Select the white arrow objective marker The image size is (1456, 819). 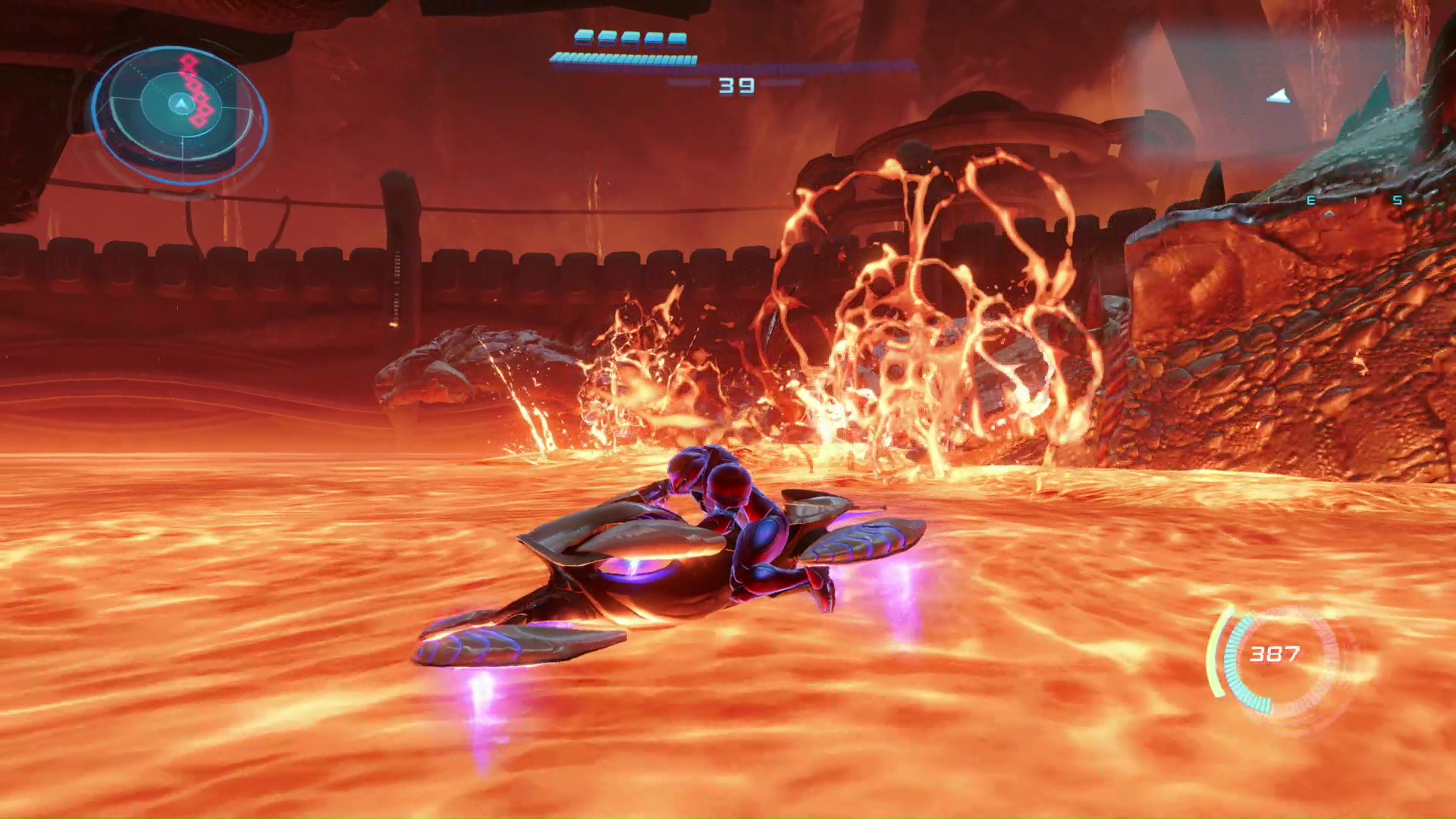(1279, 96)
